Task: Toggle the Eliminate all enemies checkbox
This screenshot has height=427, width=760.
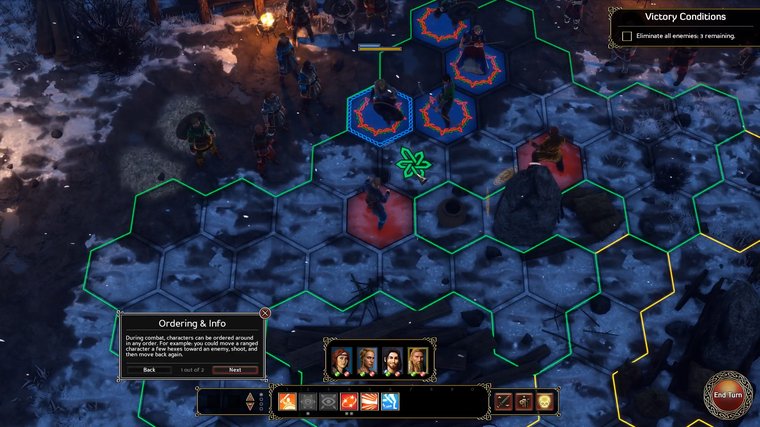Action: click(x=627, y=36)
